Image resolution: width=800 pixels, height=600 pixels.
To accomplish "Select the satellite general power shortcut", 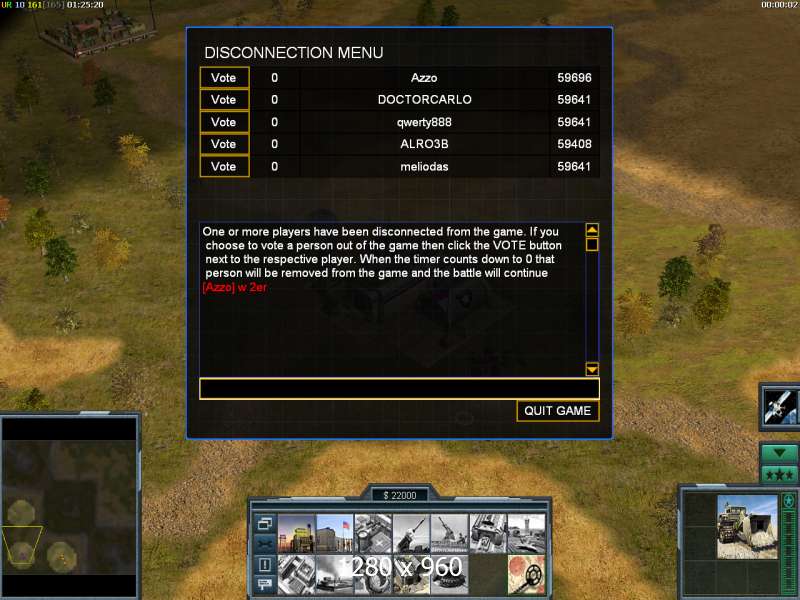I will click(x=779, y=406).
